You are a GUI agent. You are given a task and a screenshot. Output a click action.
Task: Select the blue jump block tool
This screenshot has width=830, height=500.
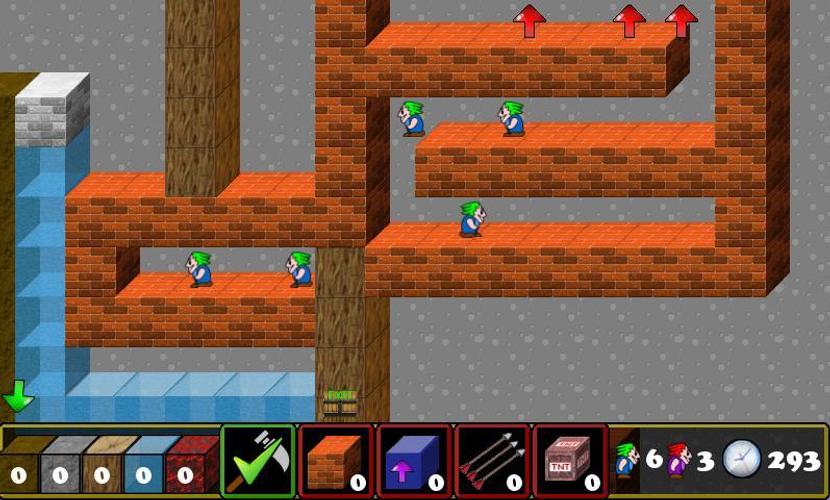click(414, 460)
